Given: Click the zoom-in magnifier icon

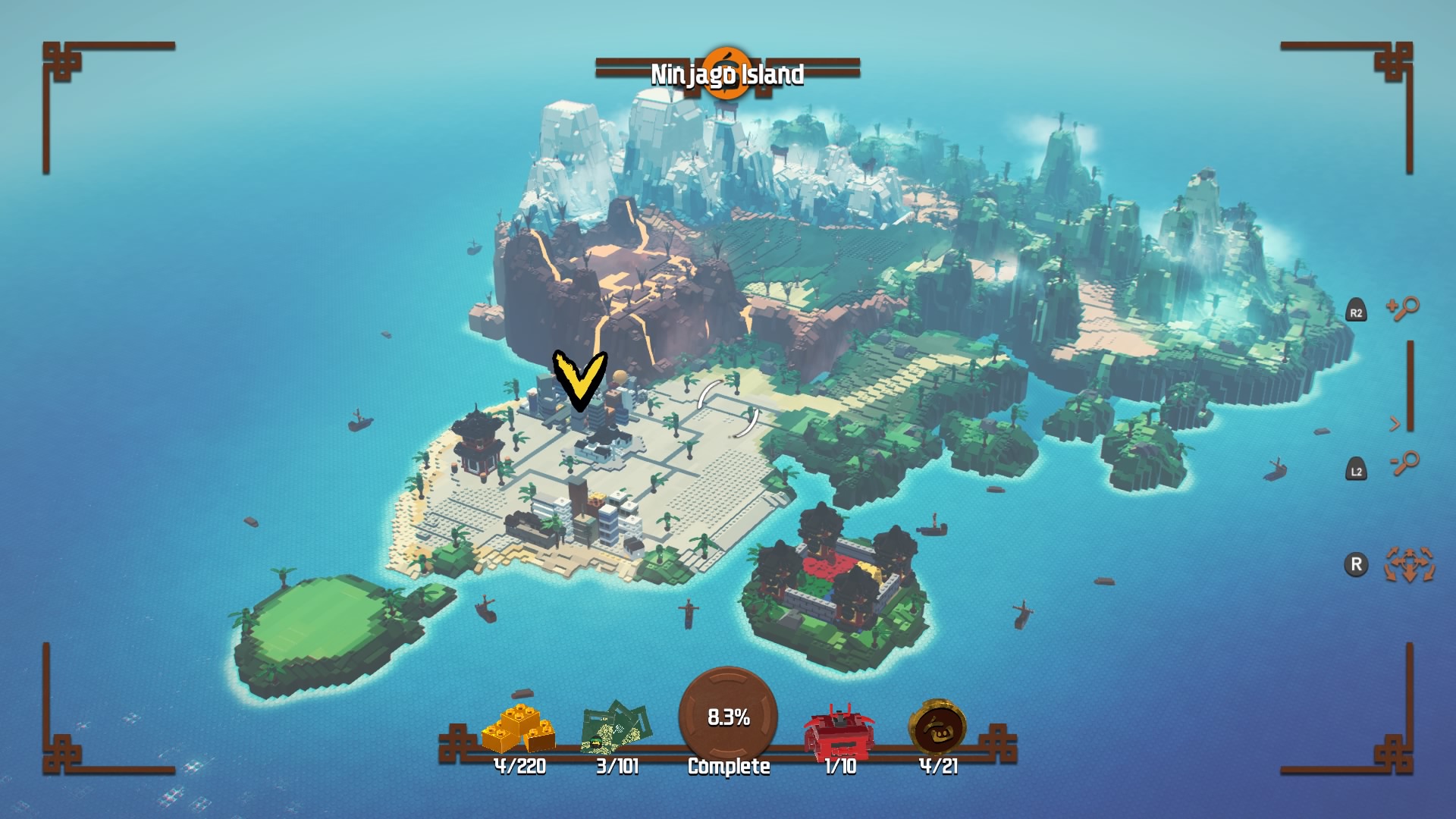Looking at the screenshot, I should pos(1404,308).
